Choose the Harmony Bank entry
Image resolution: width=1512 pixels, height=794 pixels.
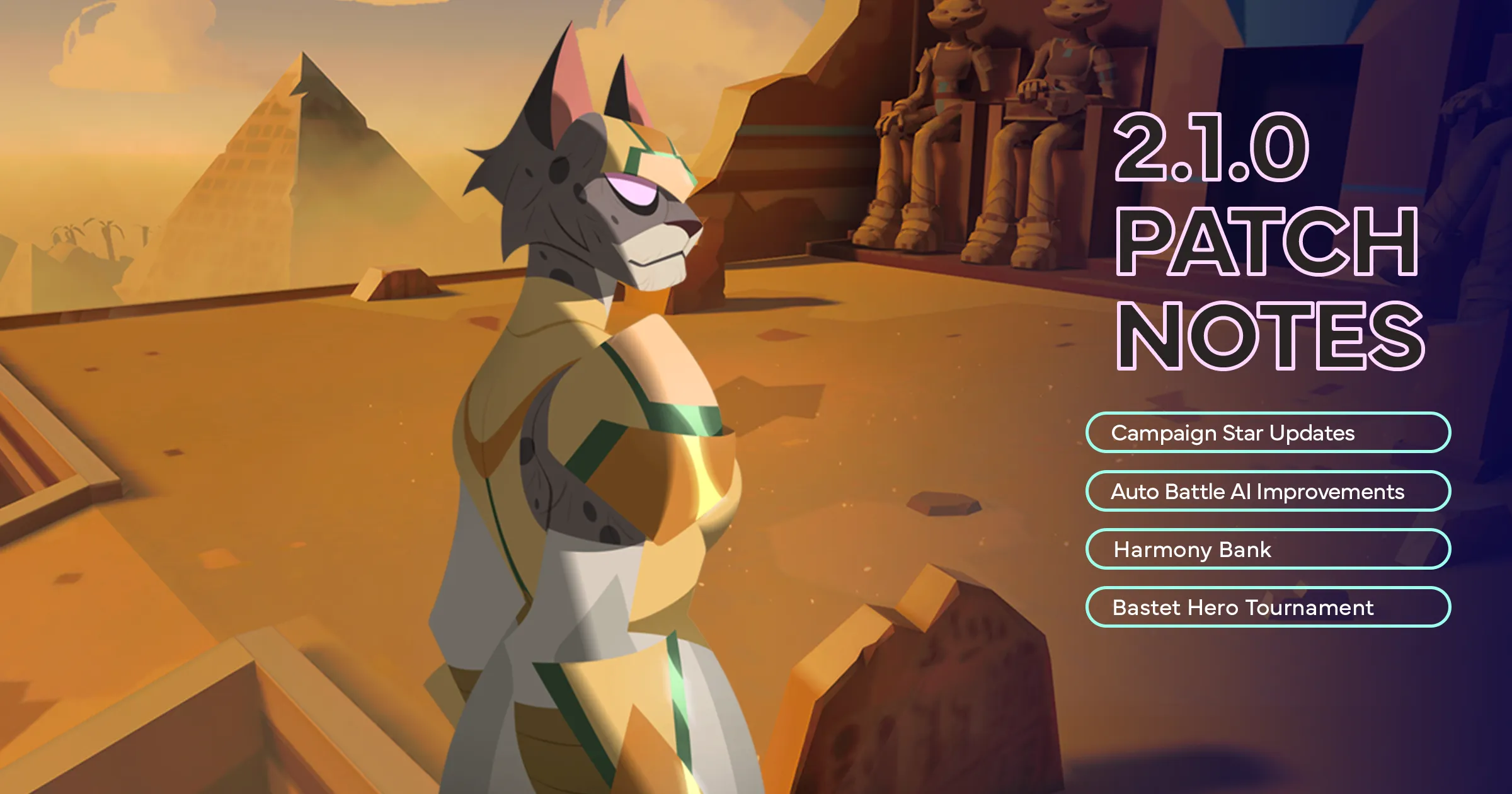pos(1268,549)
